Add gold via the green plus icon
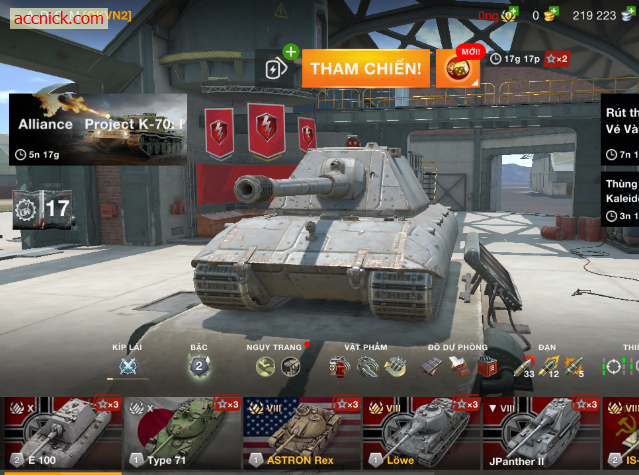Screen dimensions: 639x475 coord(511,14)
